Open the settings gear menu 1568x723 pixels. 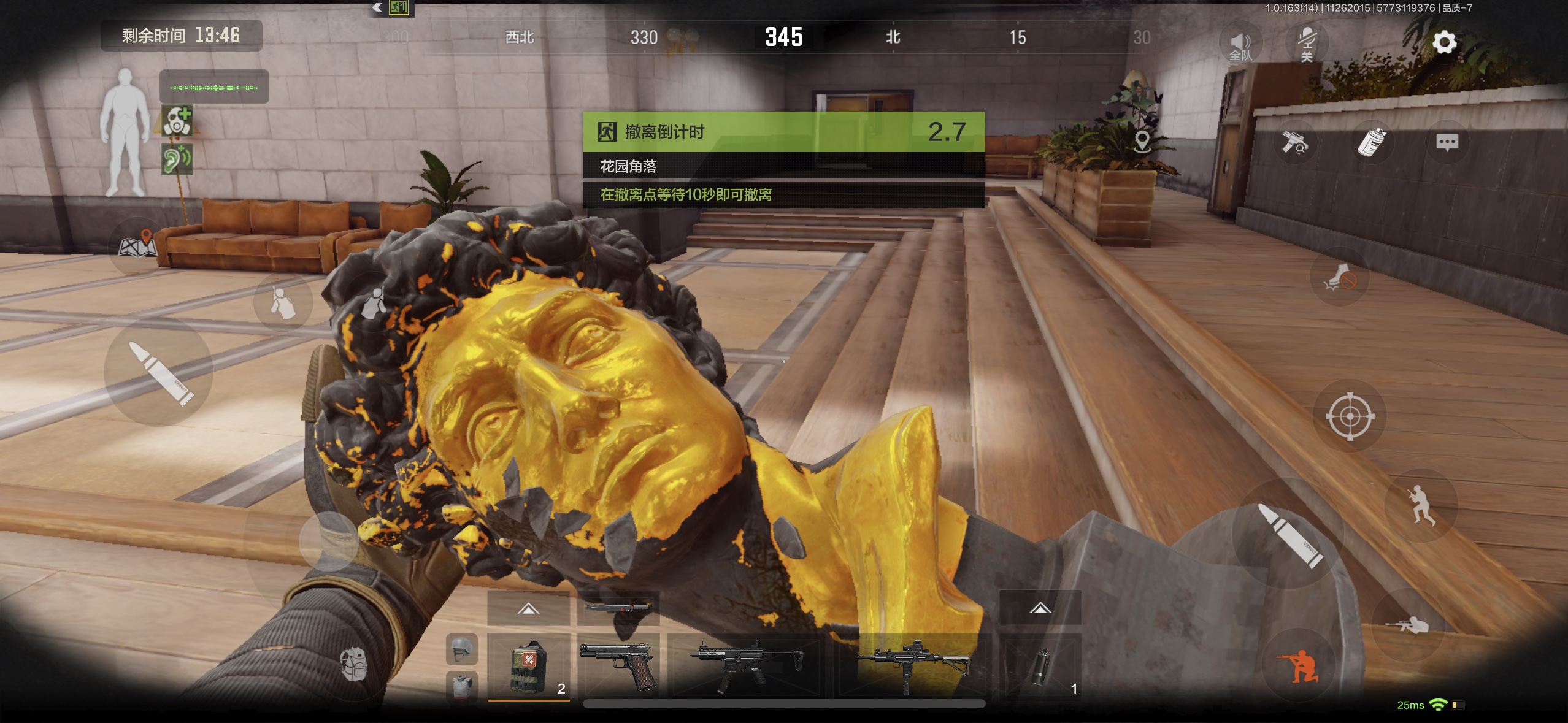(x=1444, y=42)
